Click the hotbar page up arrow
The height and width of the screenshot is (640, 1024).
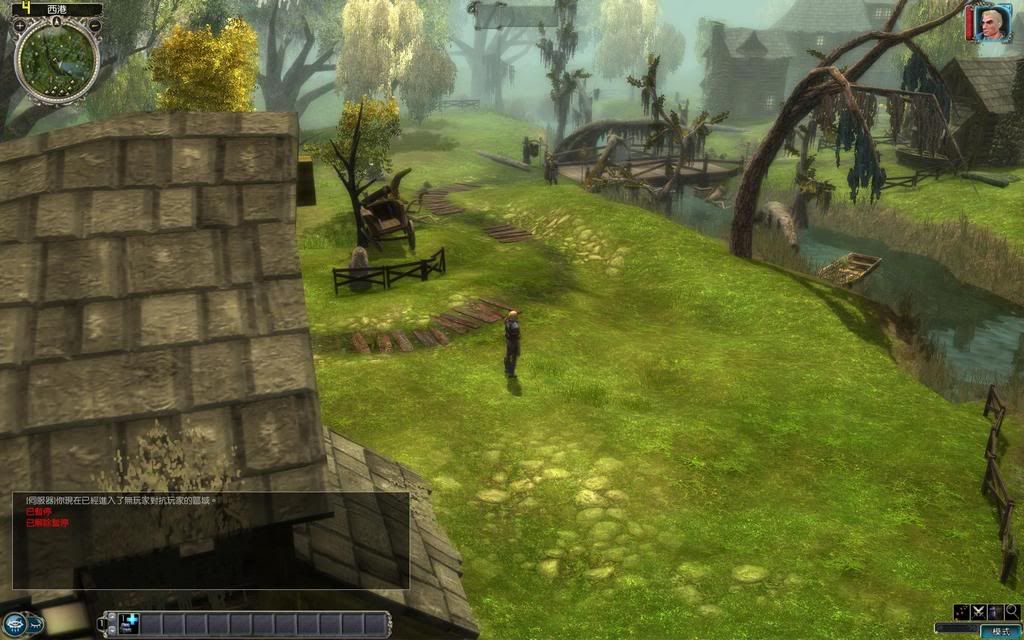point(112,617)
